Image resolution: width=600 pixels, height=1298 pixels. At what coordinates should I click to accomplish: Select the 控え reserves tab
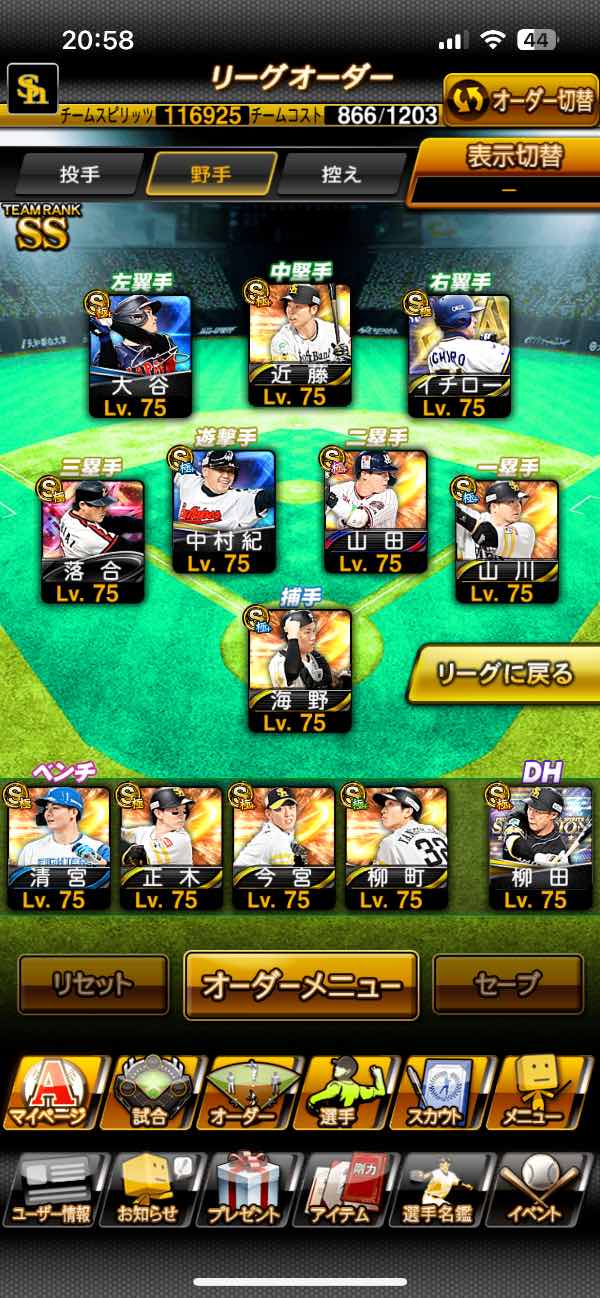(x=341, y=174)
